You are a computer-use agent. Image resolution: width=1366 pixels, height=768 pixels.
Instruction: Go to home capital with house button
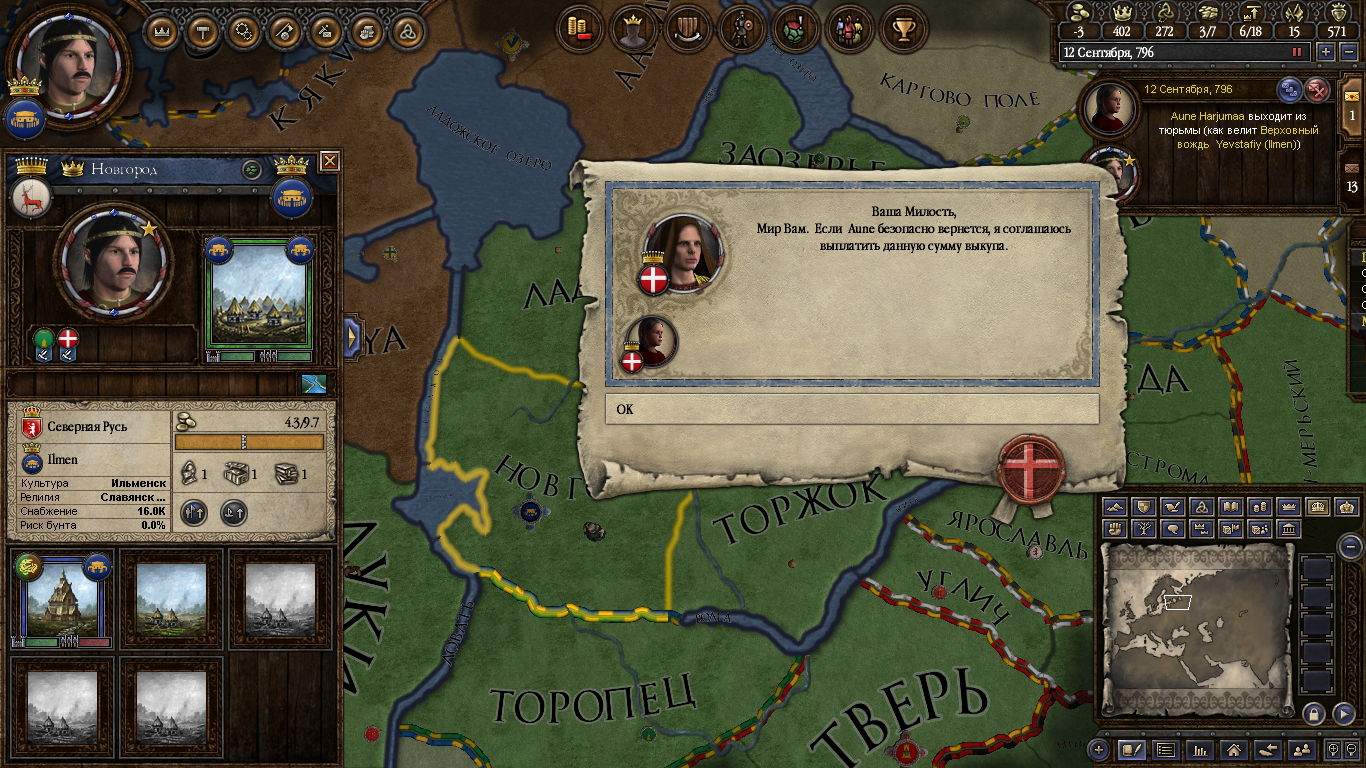point(1234,749)
